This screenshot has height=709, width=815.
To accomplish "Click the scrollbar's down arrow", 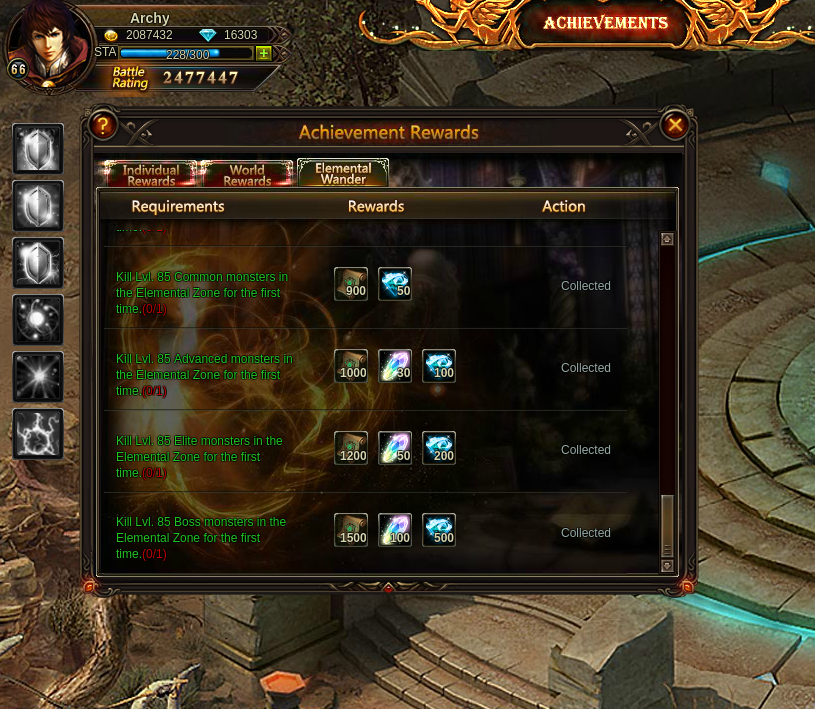I will pos(667,566).
